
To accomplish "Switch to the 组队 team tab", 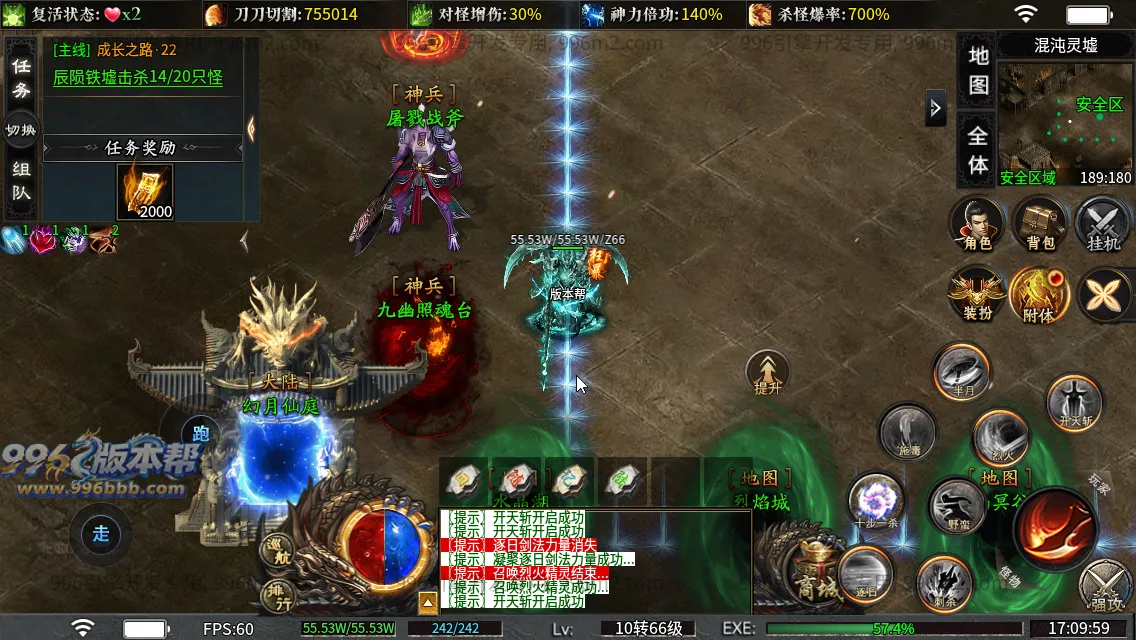I will point(21,181).
